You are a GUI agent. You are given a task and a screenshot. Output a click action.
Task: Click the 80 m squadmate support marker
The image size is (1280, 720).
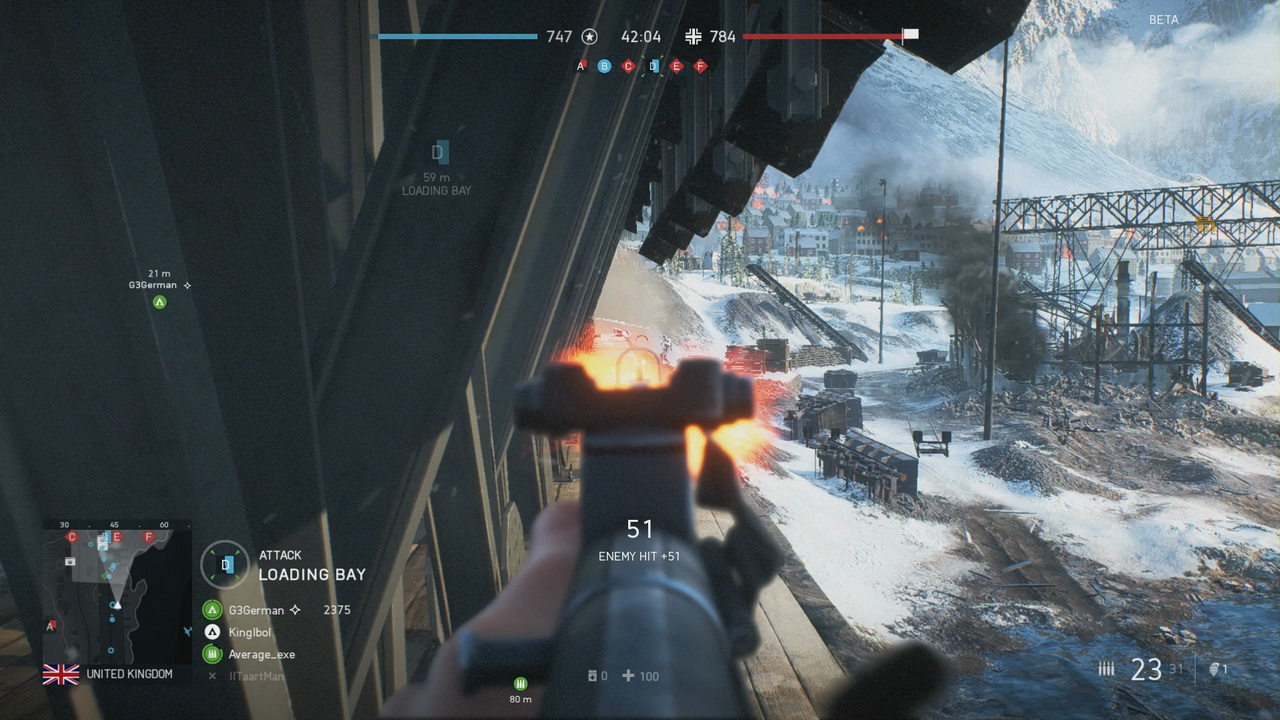[520, 683]
